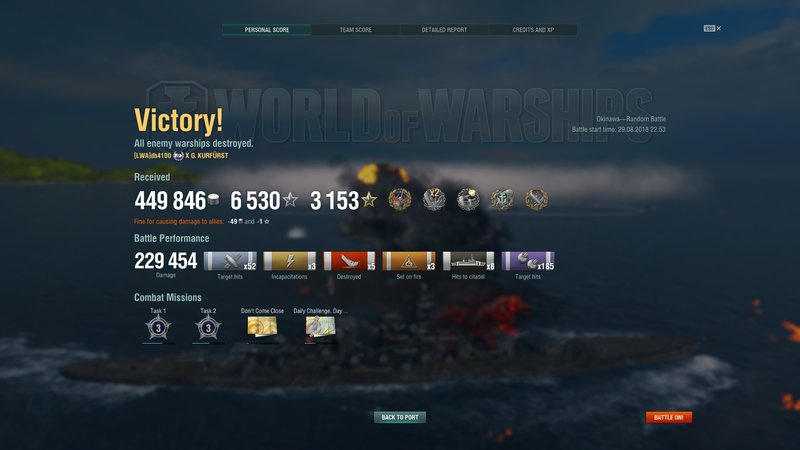Select the Personal Score tab
800x450 pixels.
(x=267, y=30)
